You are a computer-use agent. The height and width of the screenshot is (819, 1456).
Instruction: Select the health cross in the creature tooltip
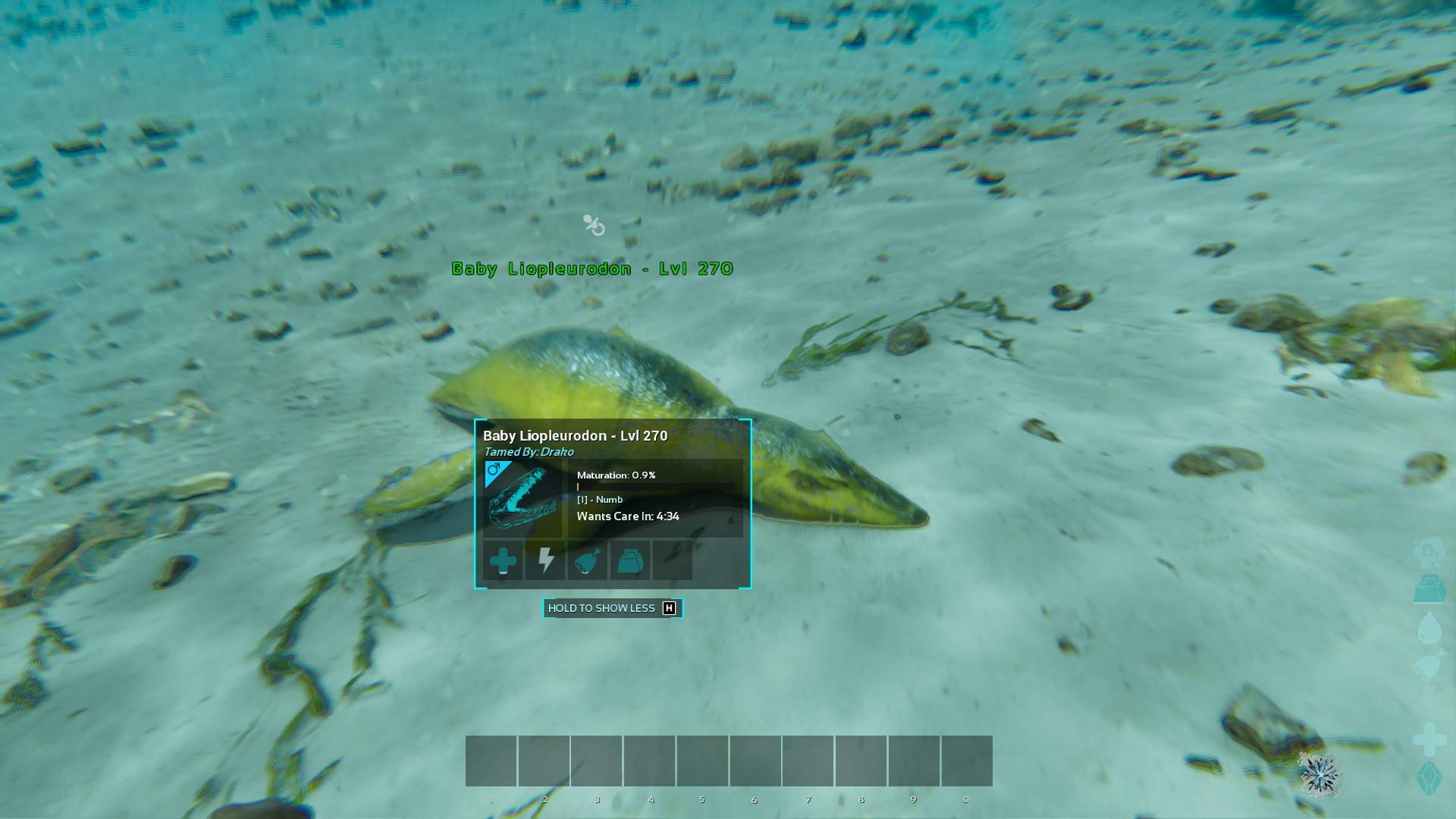(x=503, y=561)
